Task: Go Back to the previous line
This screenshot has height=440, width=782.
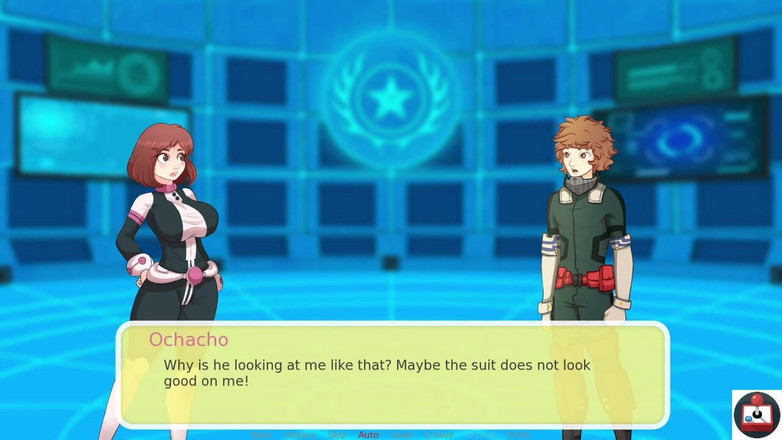Action: 261,435
